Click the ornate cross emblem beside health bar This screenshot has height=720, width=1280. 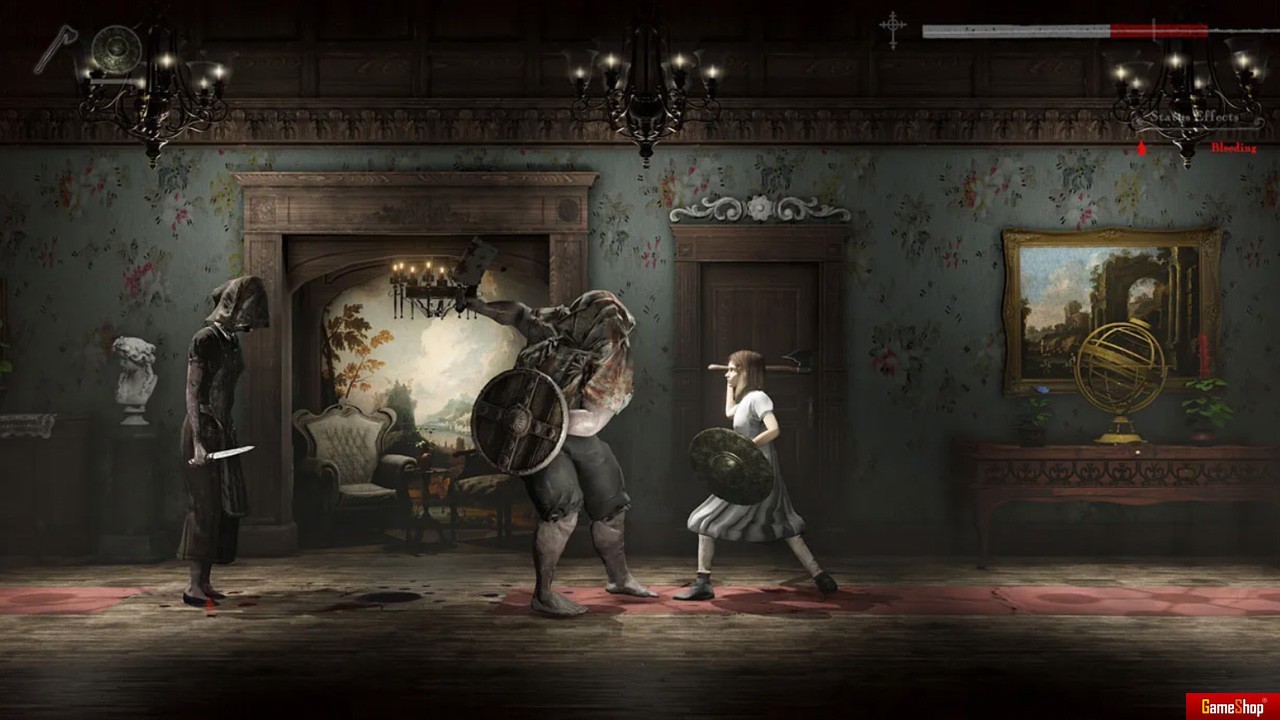tap(893, 29)
